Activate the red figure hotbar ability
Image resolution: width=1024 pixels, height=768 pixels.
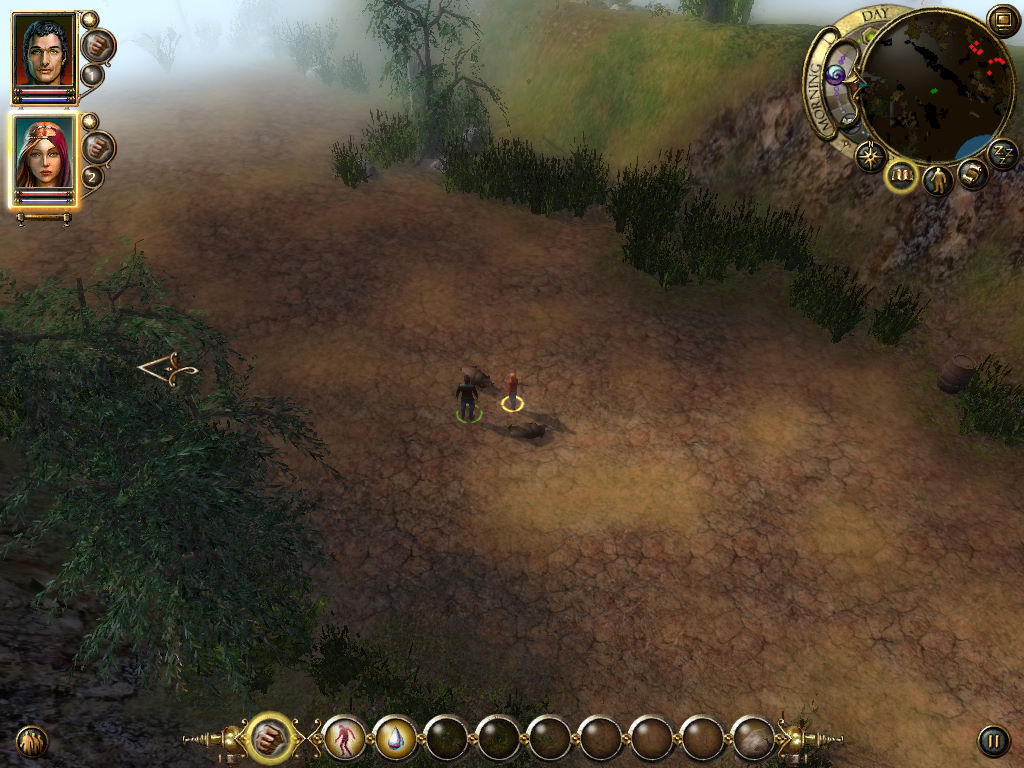coord(344,739)
